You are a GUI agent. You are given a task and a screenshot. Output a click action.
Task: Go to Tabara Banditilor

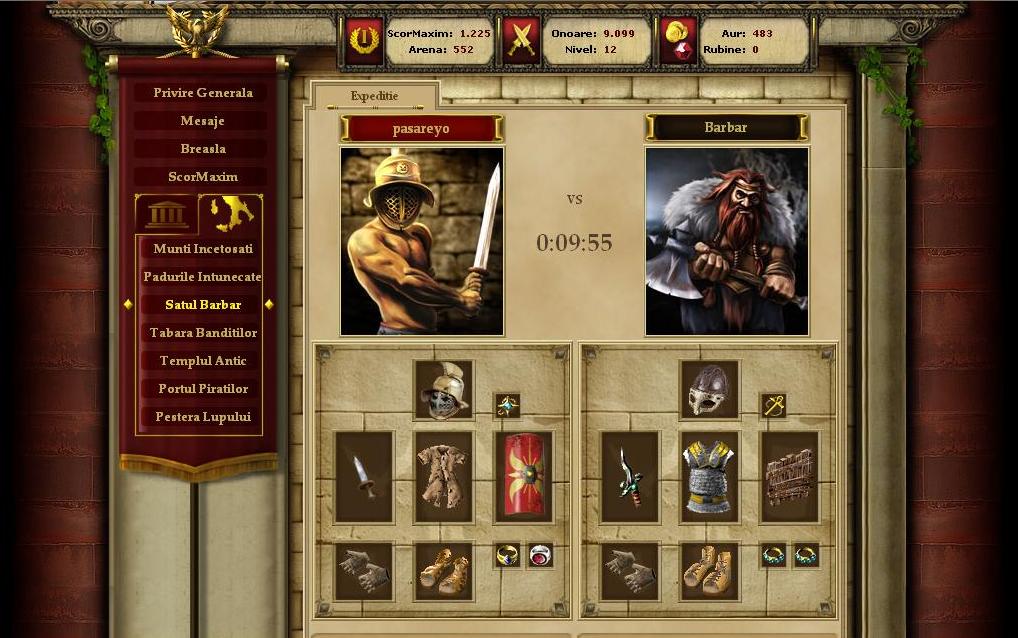[x=202, y=333]
